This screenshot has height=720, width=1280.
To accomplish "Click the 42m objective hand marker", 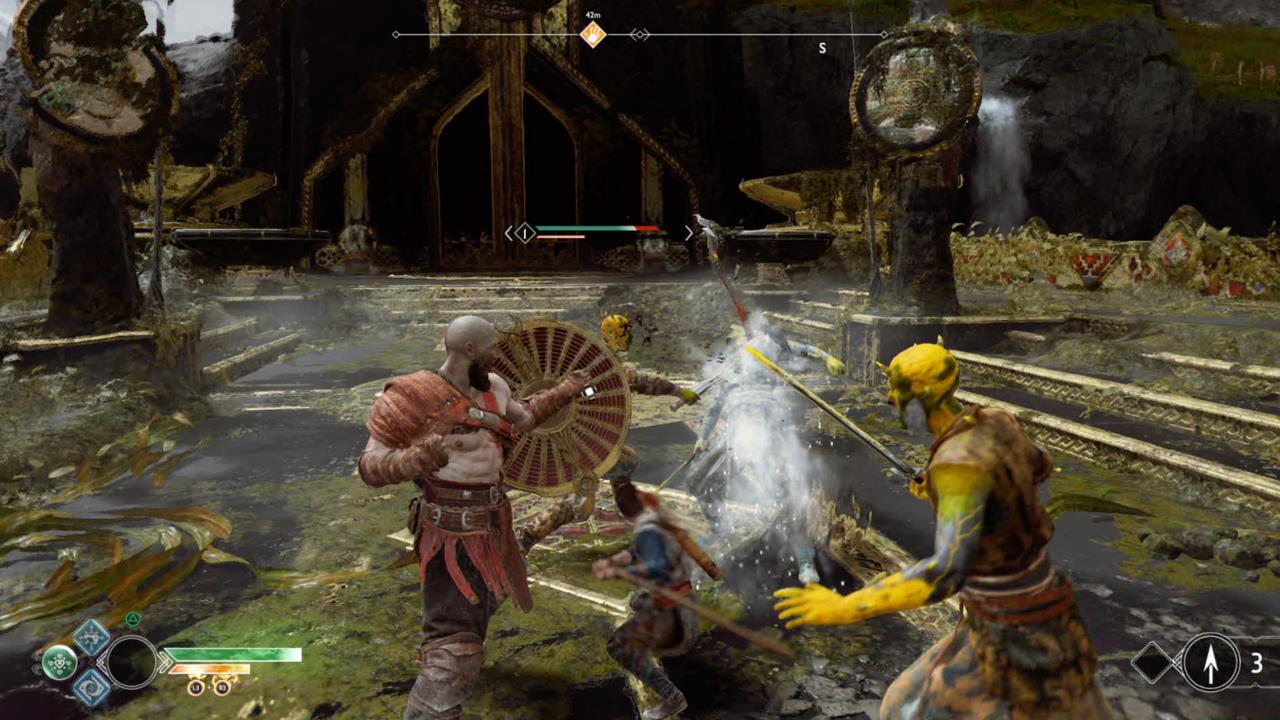I will pos(592,33).
